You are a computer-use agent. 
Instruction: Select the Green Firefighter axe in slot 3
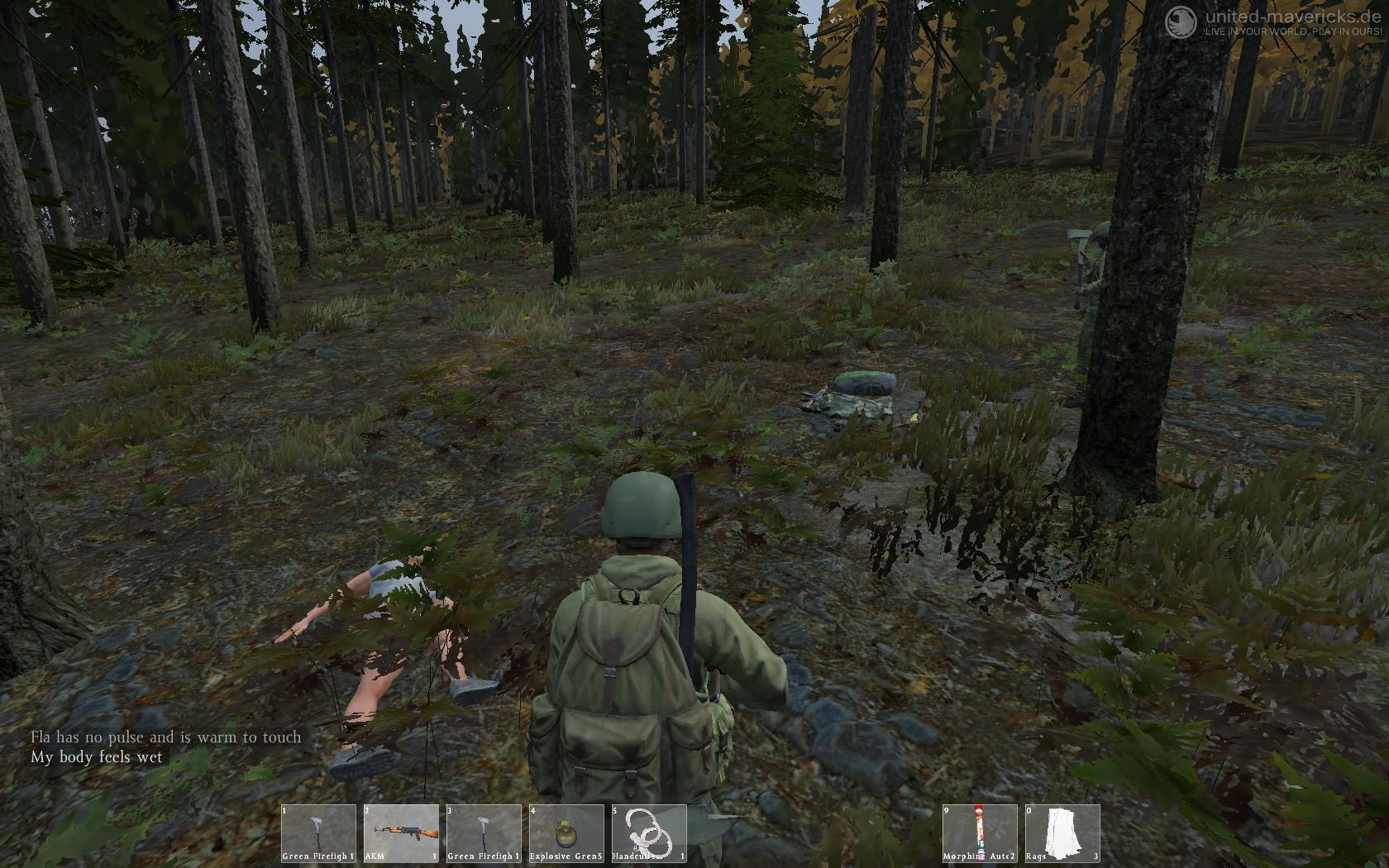click(x=484, y=833)
